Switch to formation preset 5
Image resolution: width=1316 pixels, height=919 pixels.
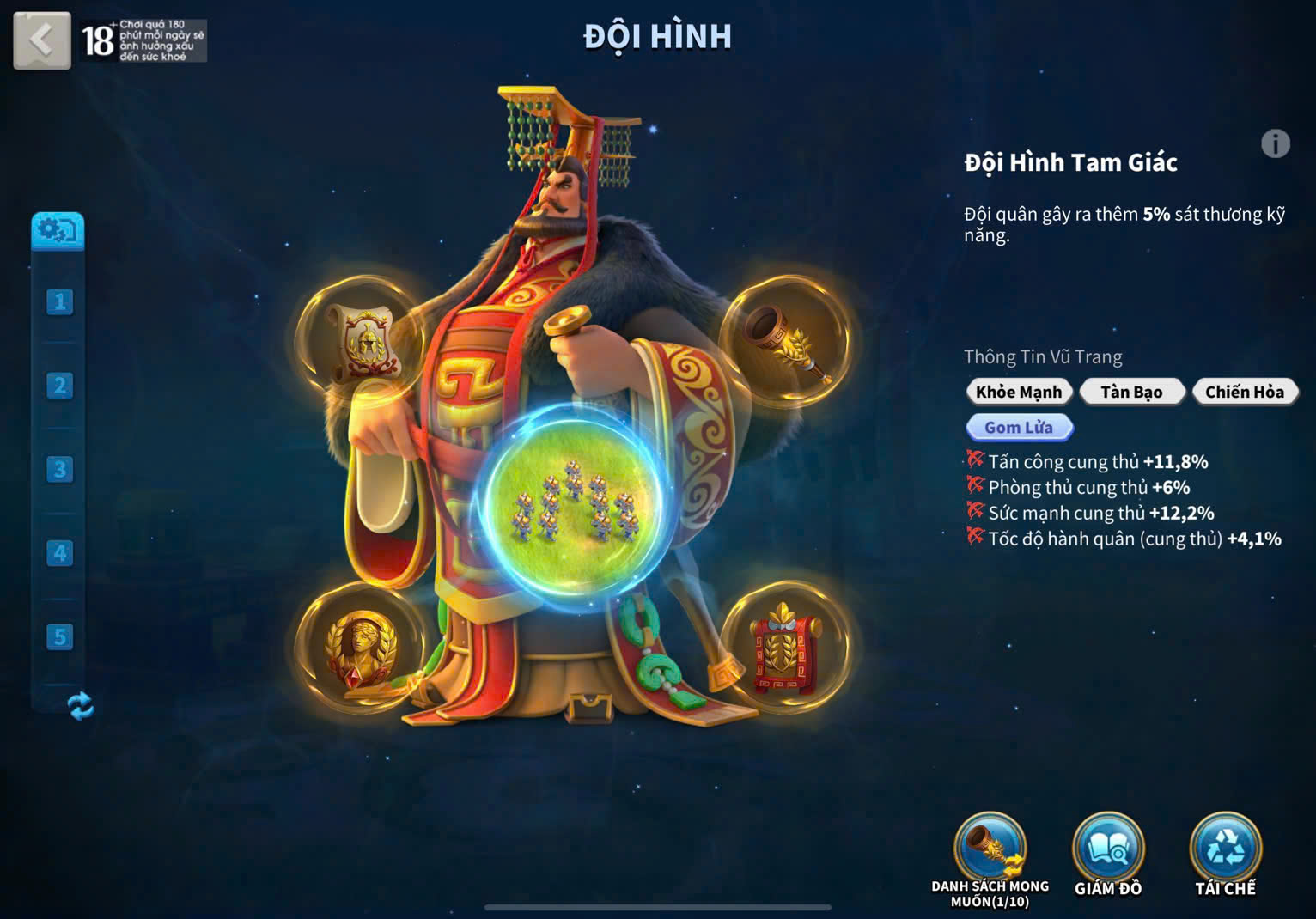pos(59,636)
